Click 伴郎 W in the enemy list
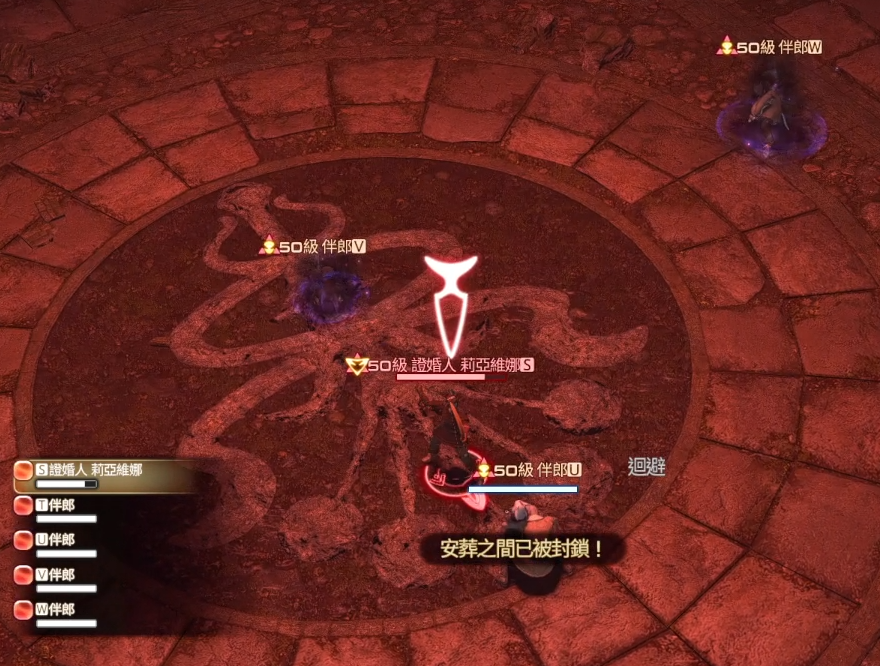Screen dimensions: 880x666 pos(60,609)
